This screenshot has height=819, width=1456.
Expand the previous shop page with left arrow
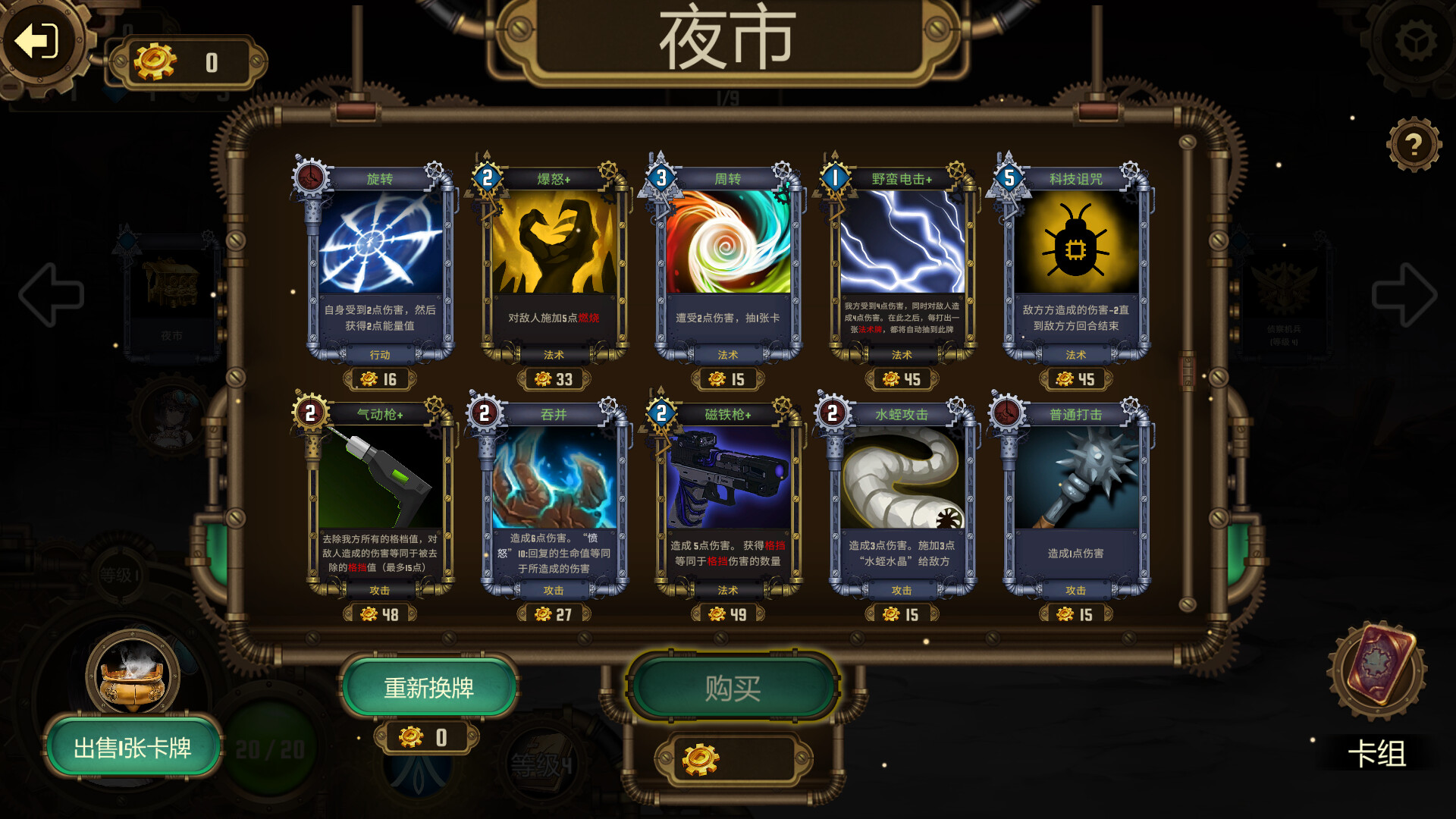coord(53,296)
